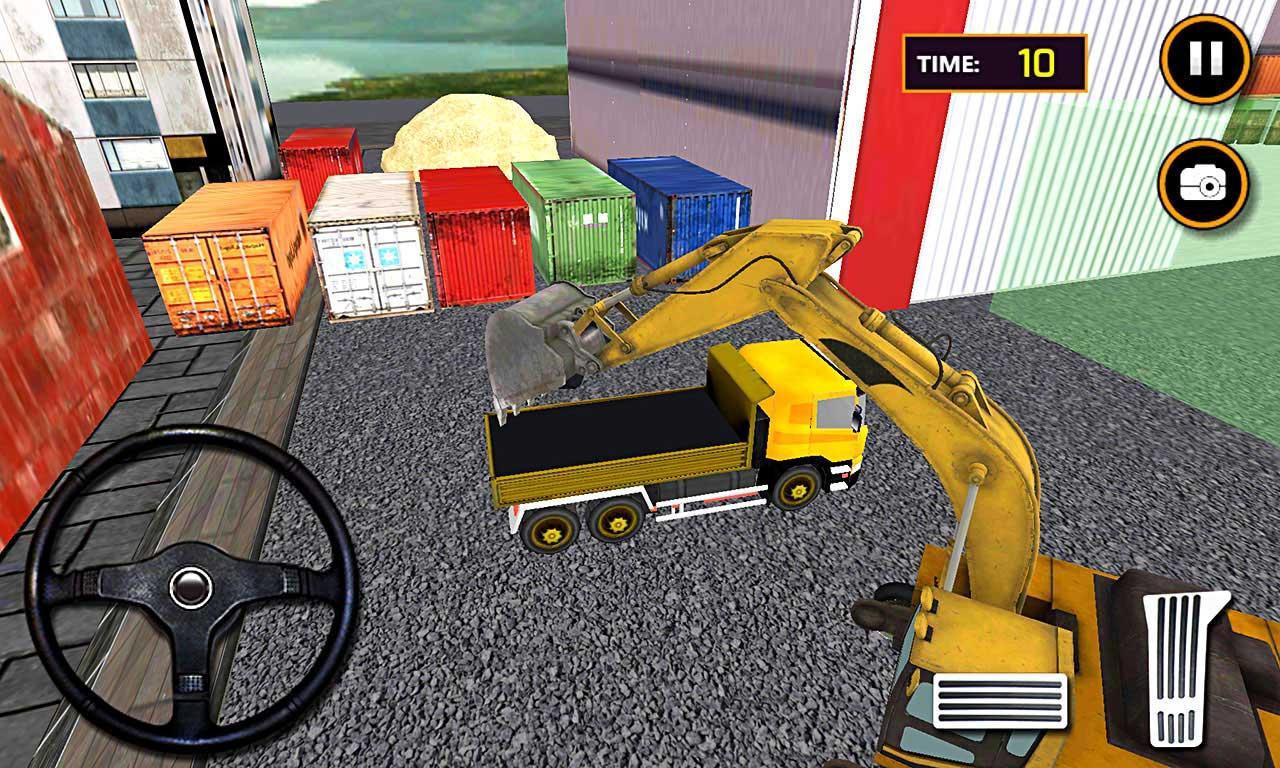Tap the yellow timer number 10
This screenshot has height=768, width=1280.
[x=1040, y=62]
